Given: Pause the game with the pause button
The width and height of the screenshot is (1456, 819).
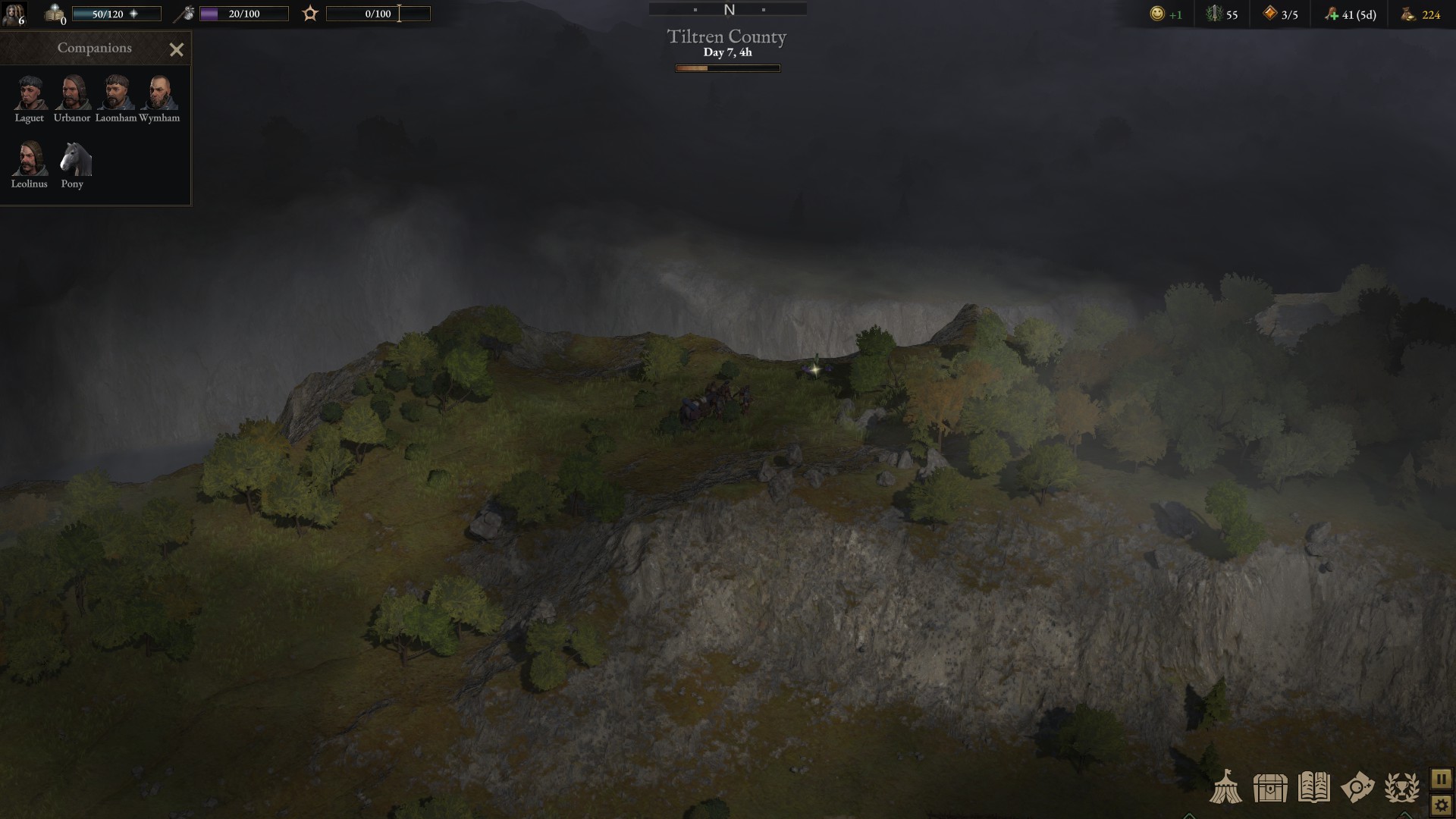Looking at the screenshot, I should (x=1441, y=779).
